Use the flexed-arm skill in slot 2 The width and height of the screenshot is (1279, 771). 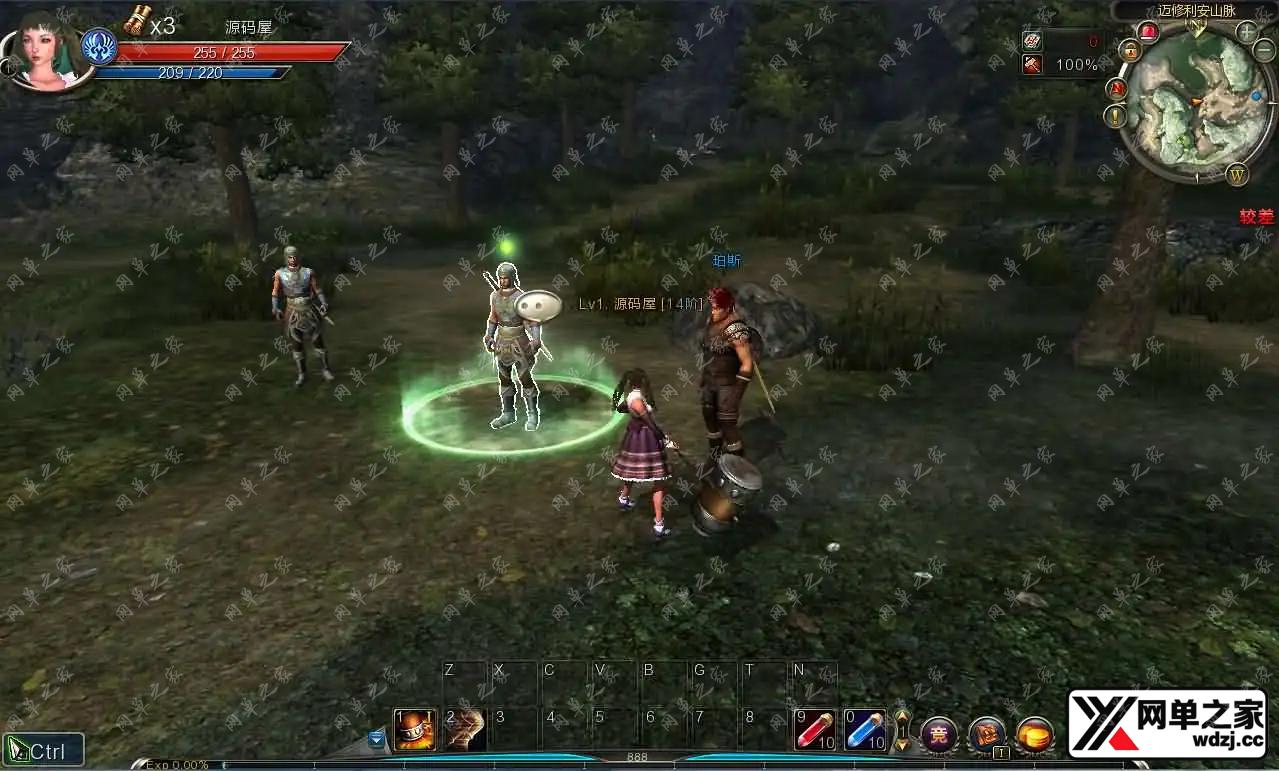[465, 730]
